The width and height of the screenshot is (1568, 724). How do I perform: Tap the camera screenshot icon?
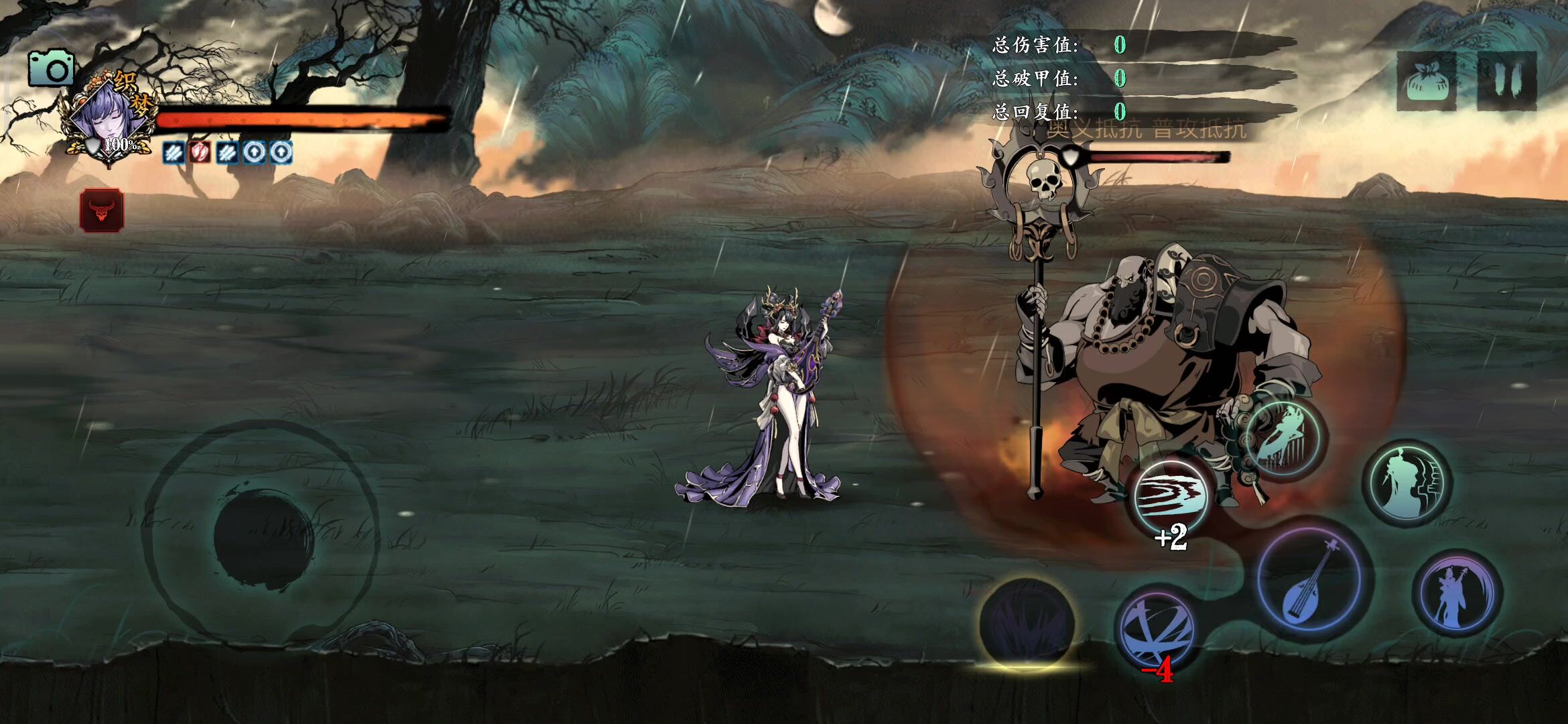pos(51,68)
